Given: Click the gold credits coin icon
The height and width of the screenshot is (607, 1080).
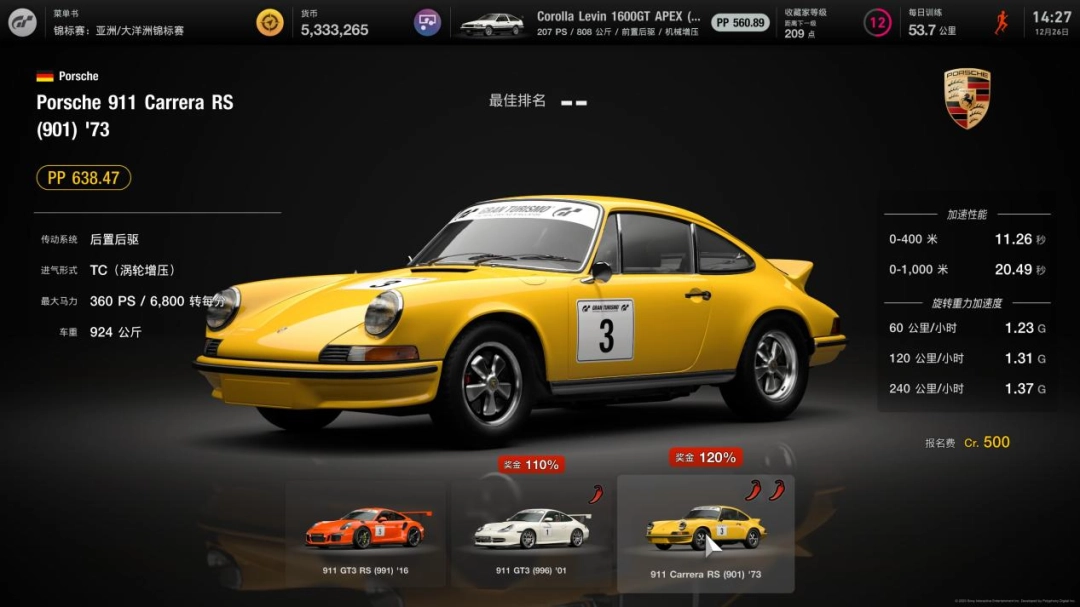Looking at the screenshot, I should 270,22.
